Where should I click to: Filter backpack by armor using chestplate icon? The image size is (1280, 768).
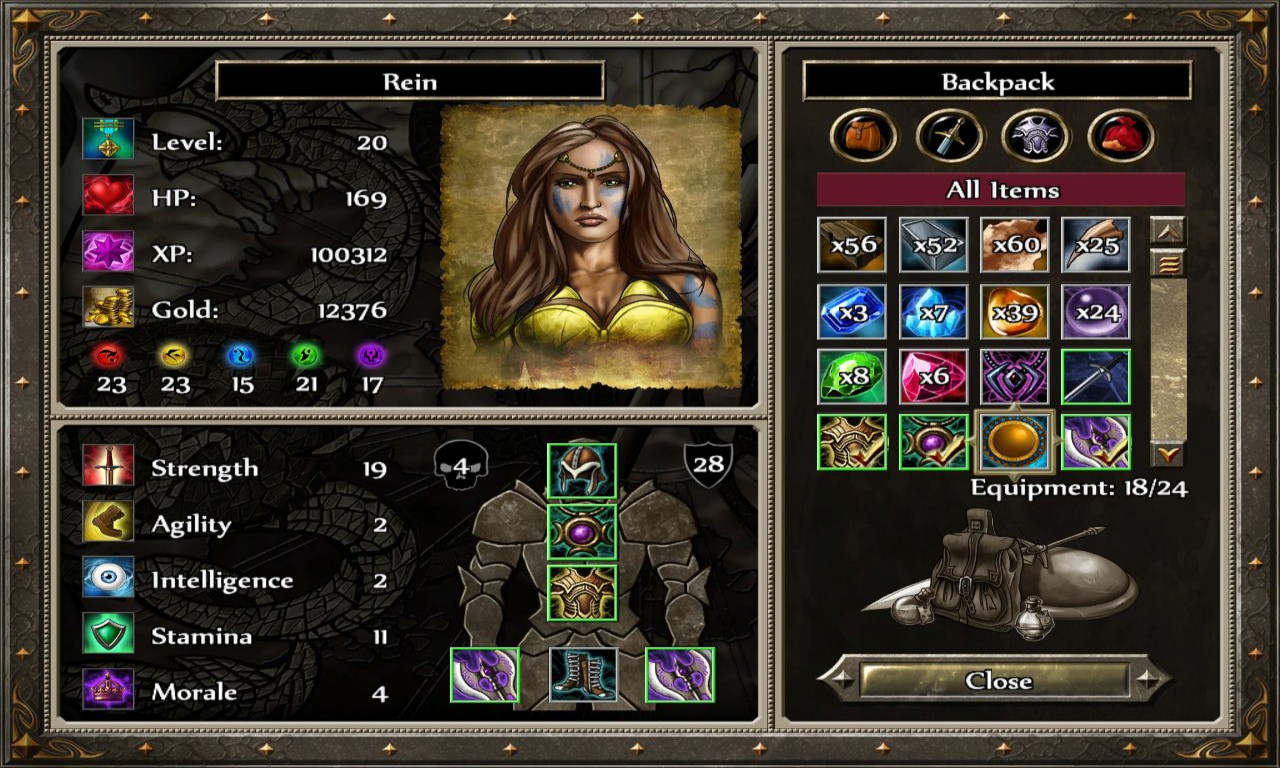1036,136
